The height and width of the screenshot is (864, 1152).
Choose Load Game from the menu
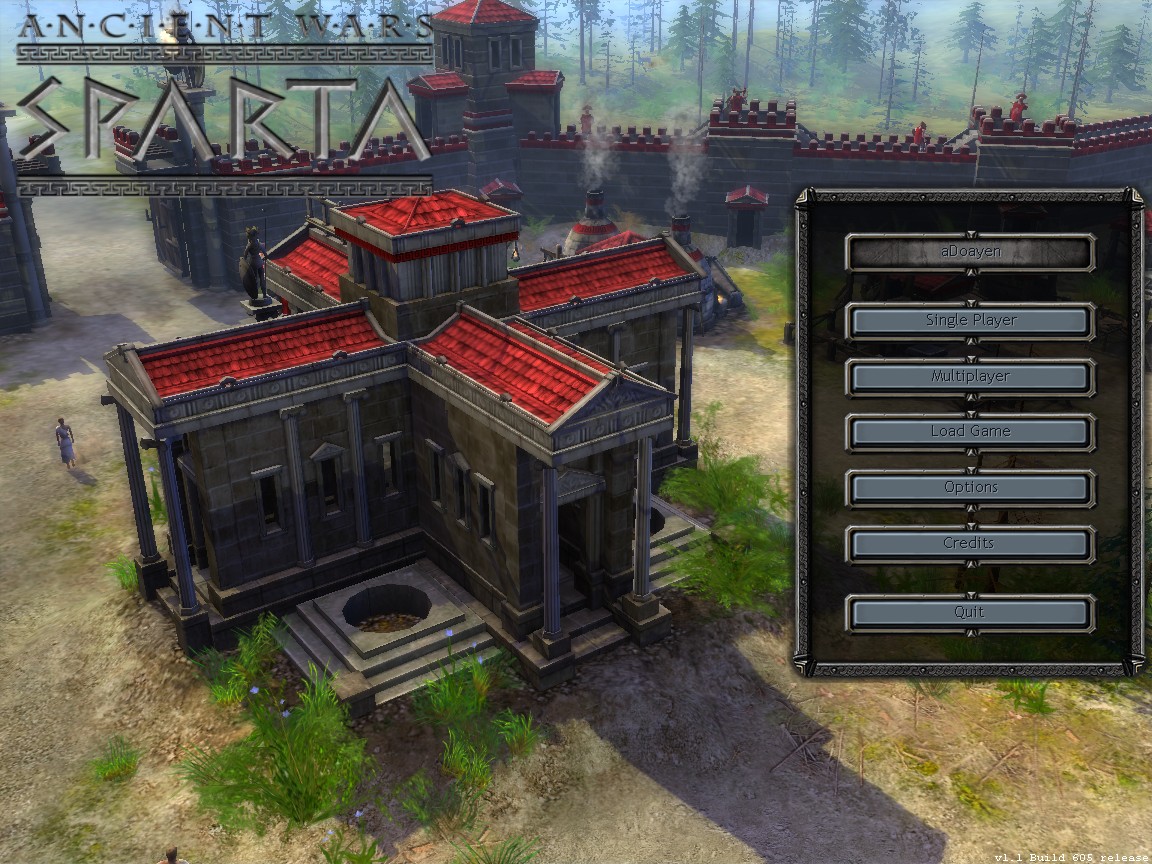pos(970,432)
